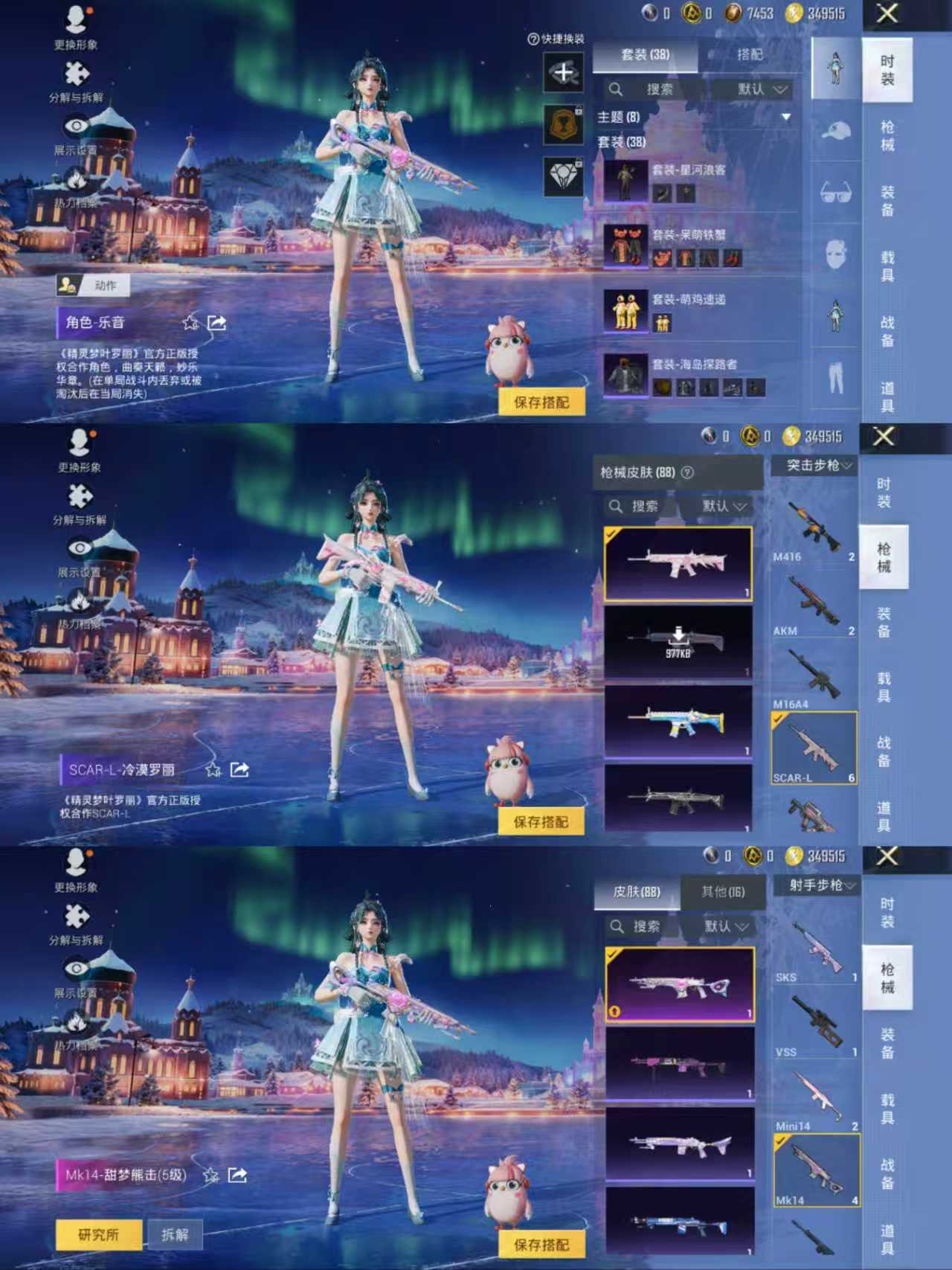952x1270 pixels.
Task: Click the search magnifier icon
Action: coord(616,89)
